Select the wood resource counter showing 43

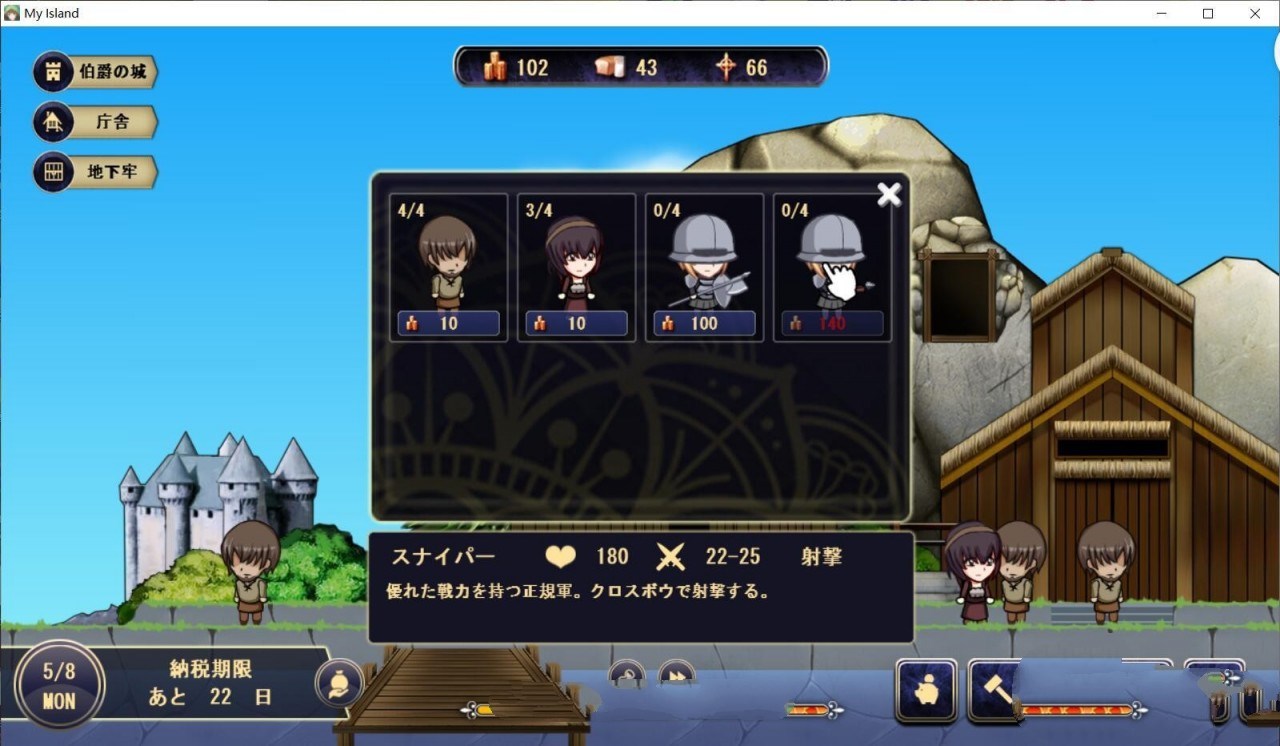tap(608, 67)
